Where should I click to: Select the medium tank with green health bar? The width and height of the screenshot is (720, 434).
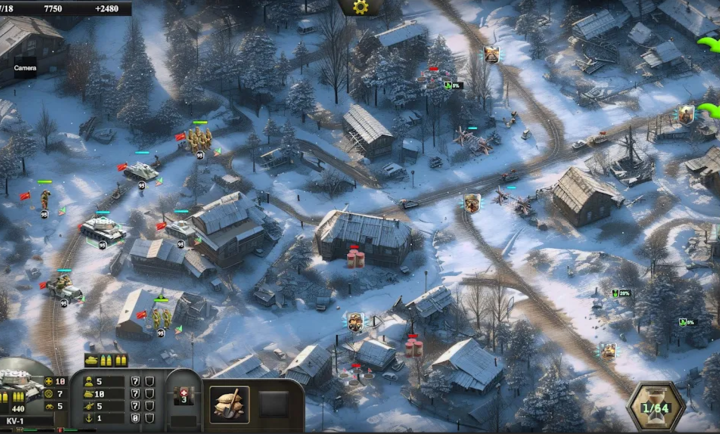[102, 229]
